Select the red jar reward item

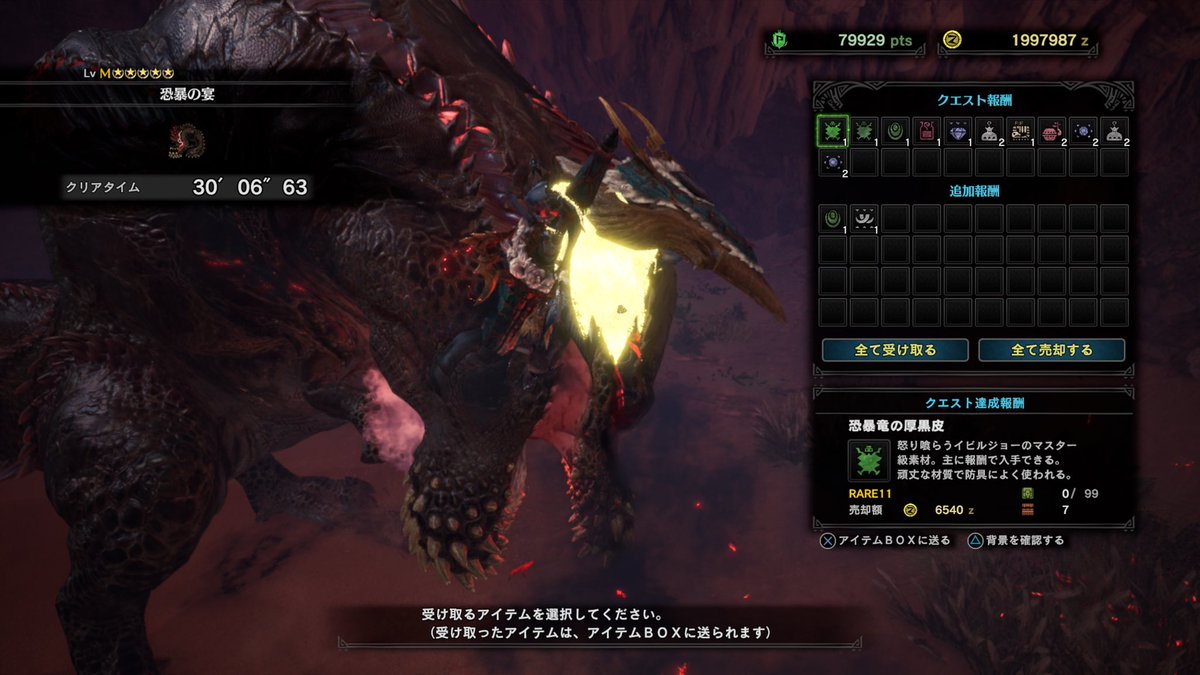click(x=926, y=131)
